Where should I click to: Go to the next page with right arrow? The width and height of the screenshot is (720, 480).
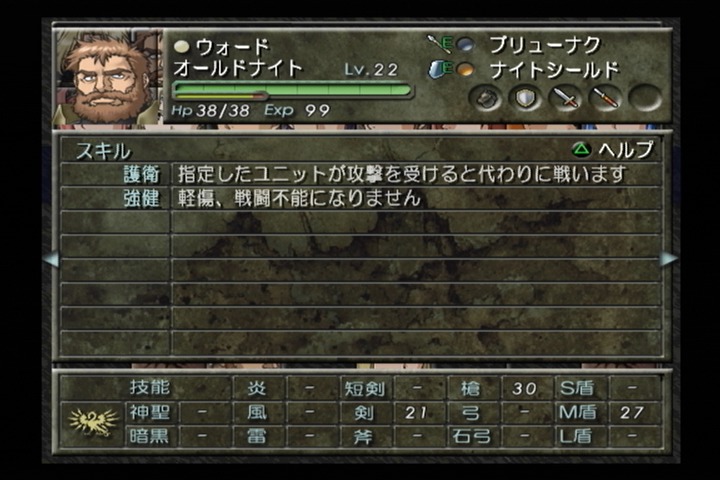pos(669,259)
